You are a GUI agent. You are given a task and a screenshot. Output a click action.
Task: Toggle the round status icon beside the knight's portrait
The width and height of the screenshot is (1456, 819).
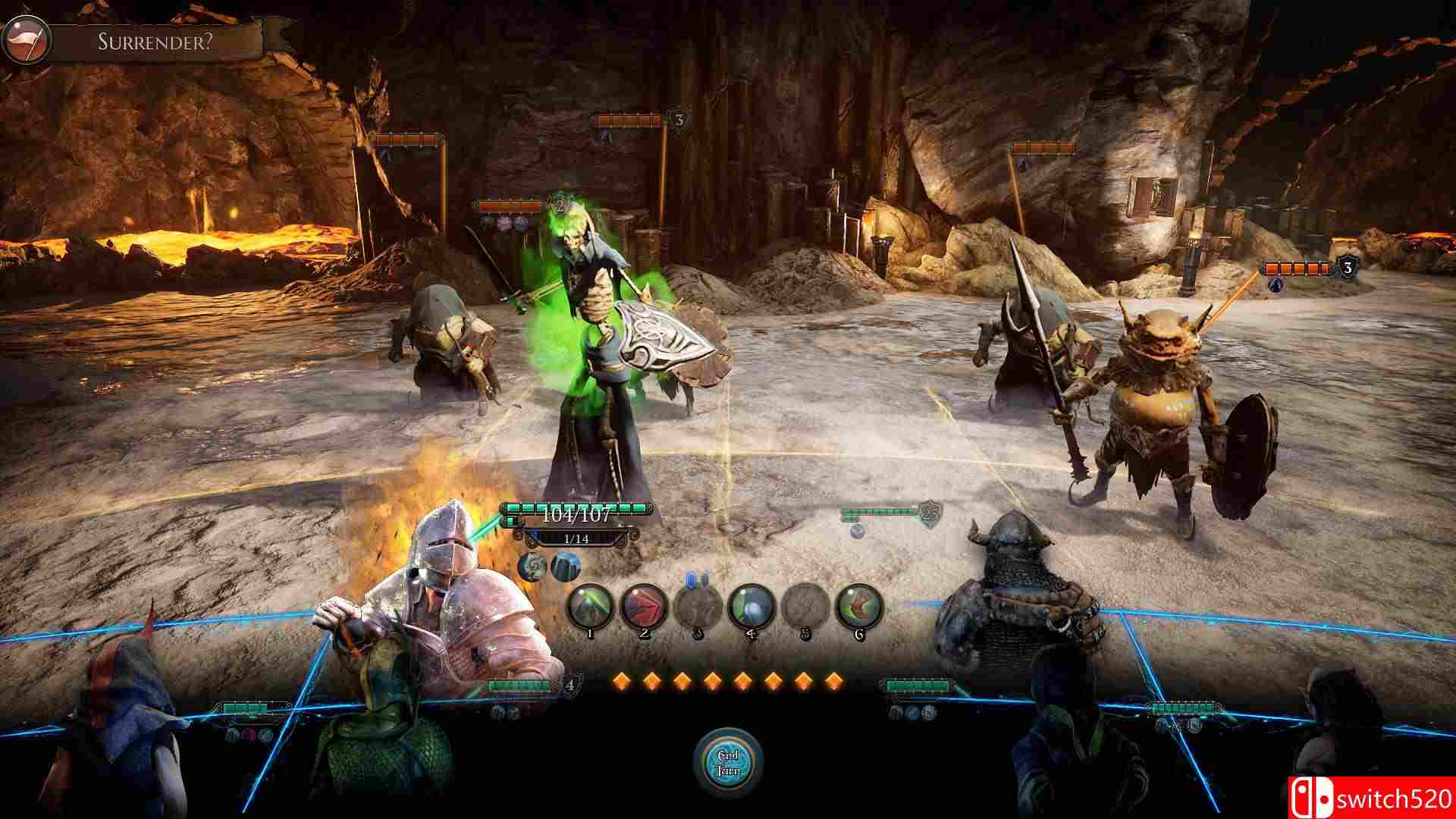(533, 567)
